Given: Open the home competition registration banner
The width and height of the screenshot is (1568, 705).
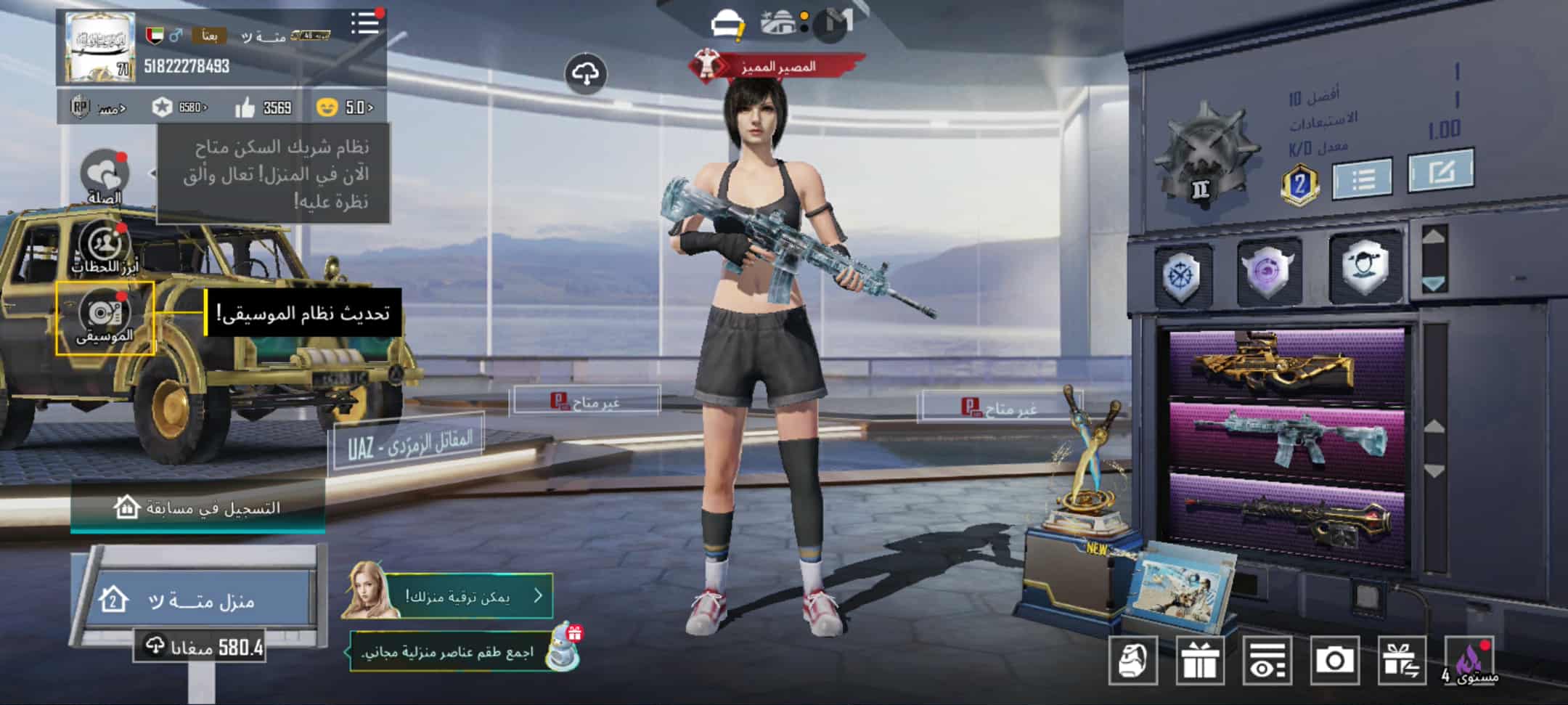Looking at the screenshot, I should [197, 508].
